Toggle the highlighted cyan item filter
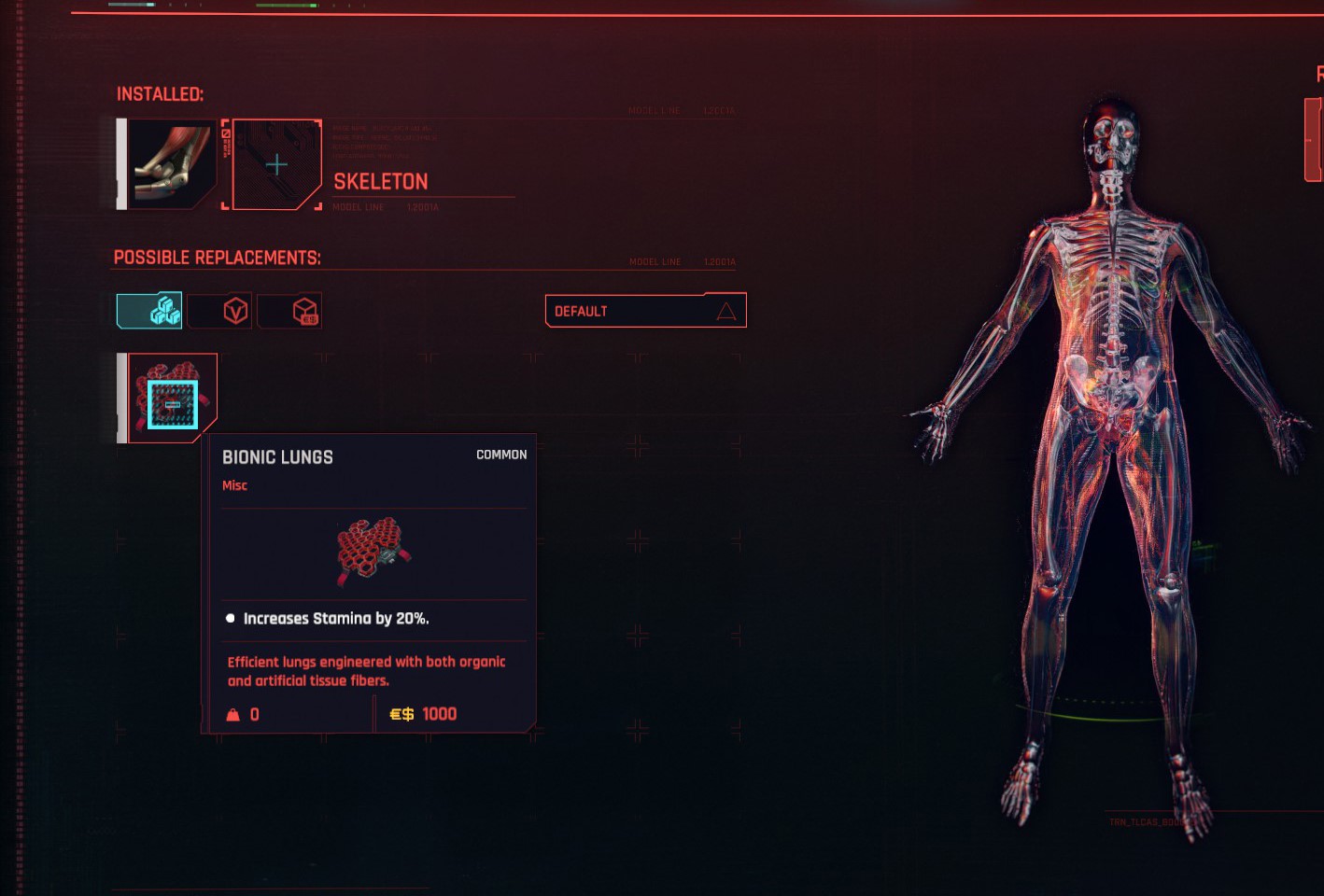Image resolution: width=1324 pixels, height=896 pixels. 148,310
